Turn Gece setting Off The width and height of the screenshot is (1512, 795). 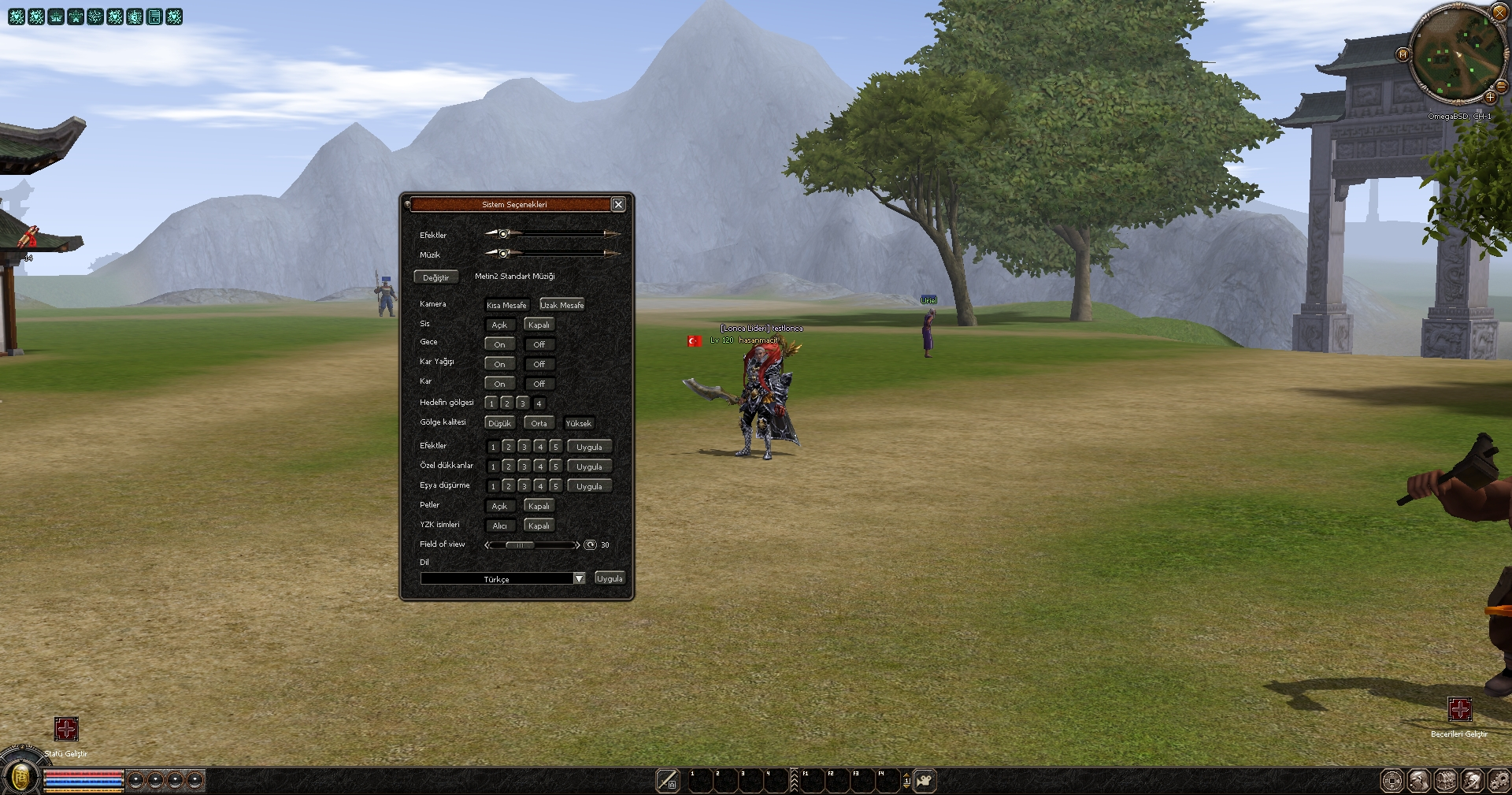pos(539,344)
